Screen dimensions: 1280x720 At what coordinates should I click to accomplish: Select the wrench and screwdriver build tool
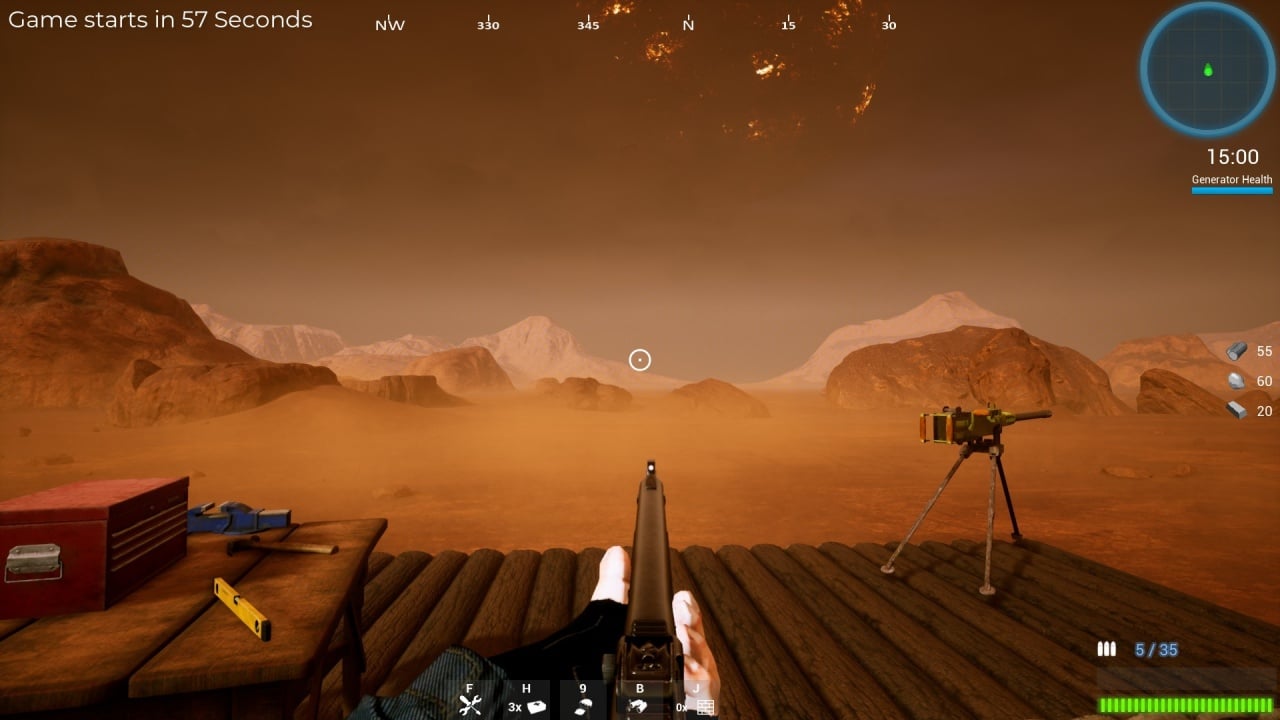(470, 704)
